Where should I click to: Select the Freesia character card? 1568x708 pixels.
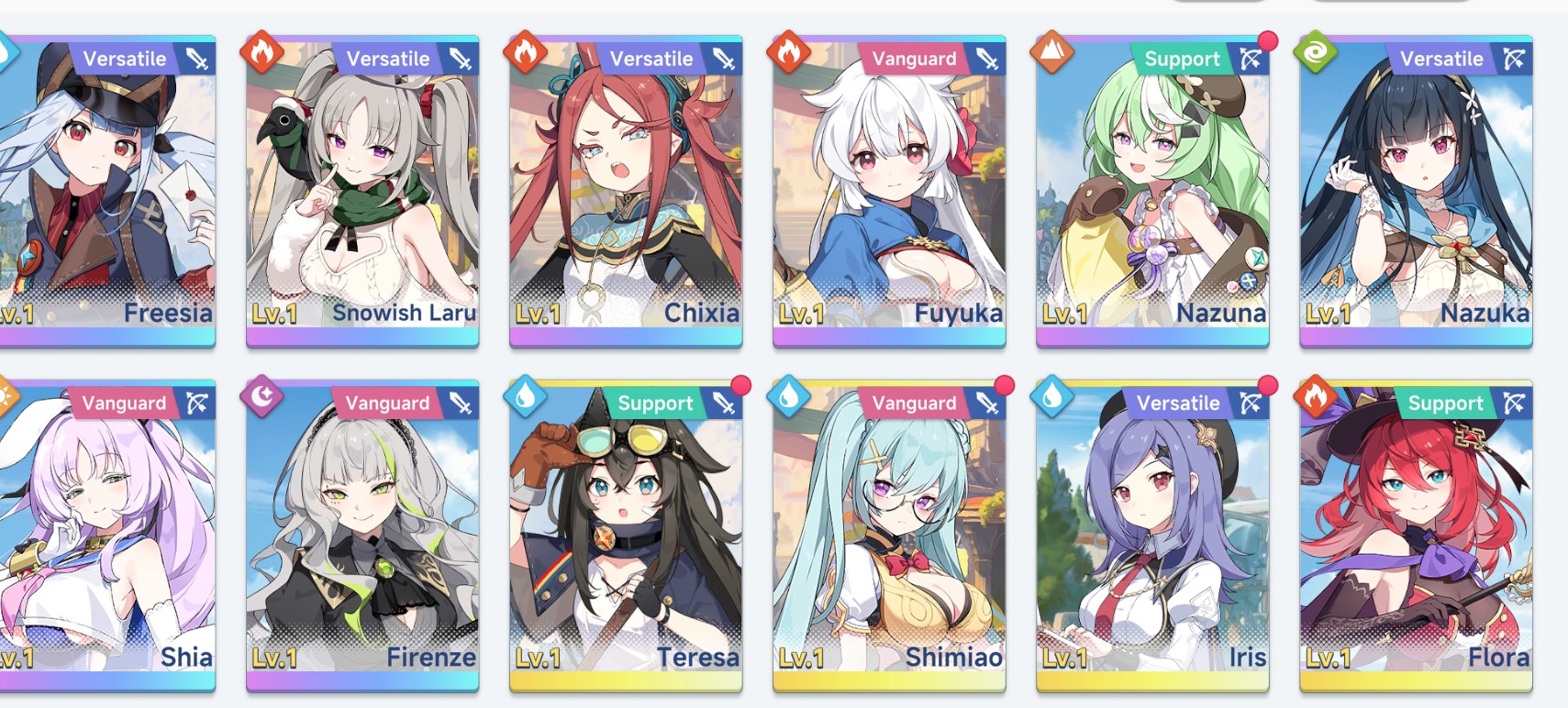click(107, 193)
